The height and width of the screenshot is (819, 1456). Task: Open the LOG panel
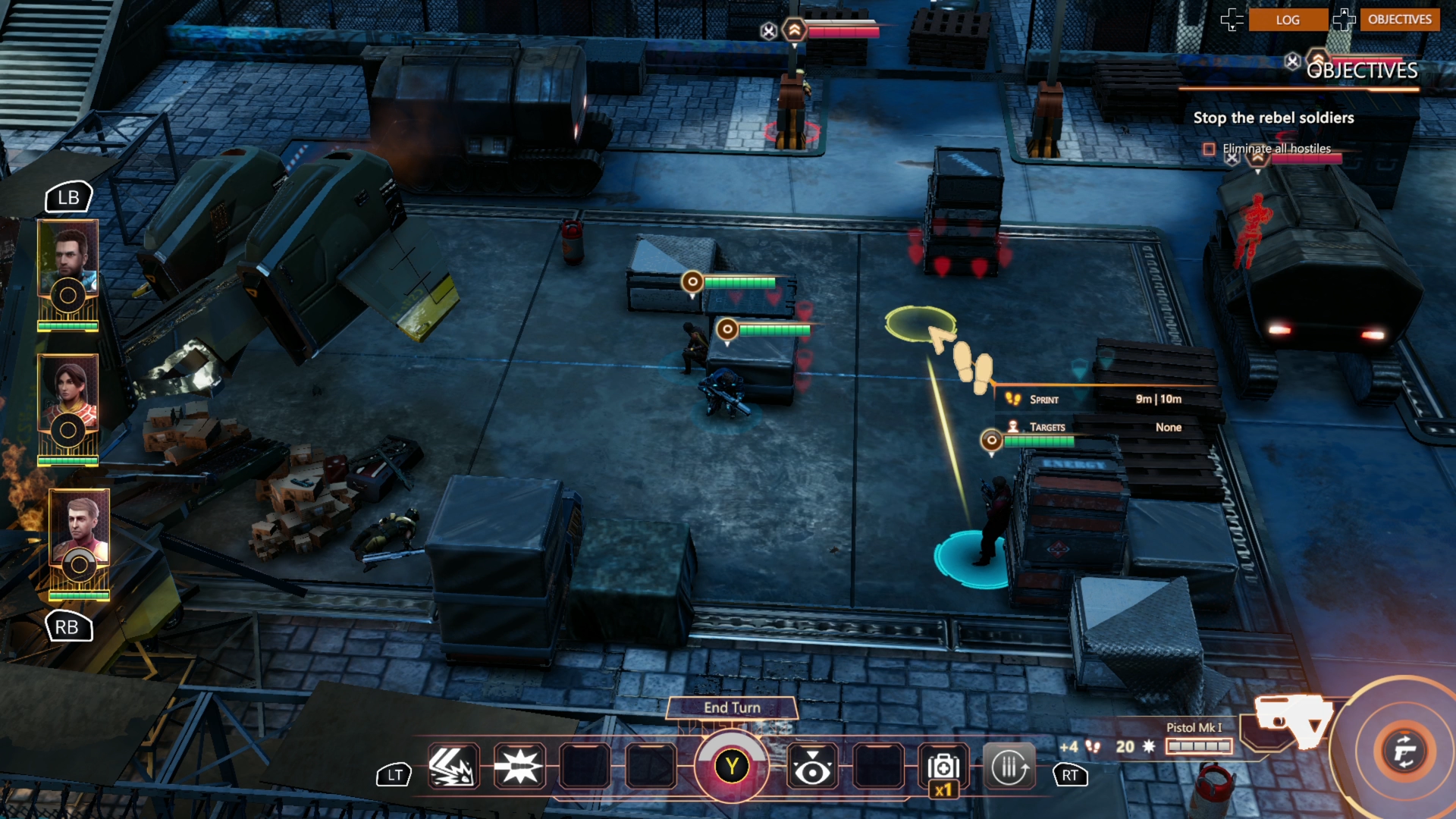(x=1287, y=20)
